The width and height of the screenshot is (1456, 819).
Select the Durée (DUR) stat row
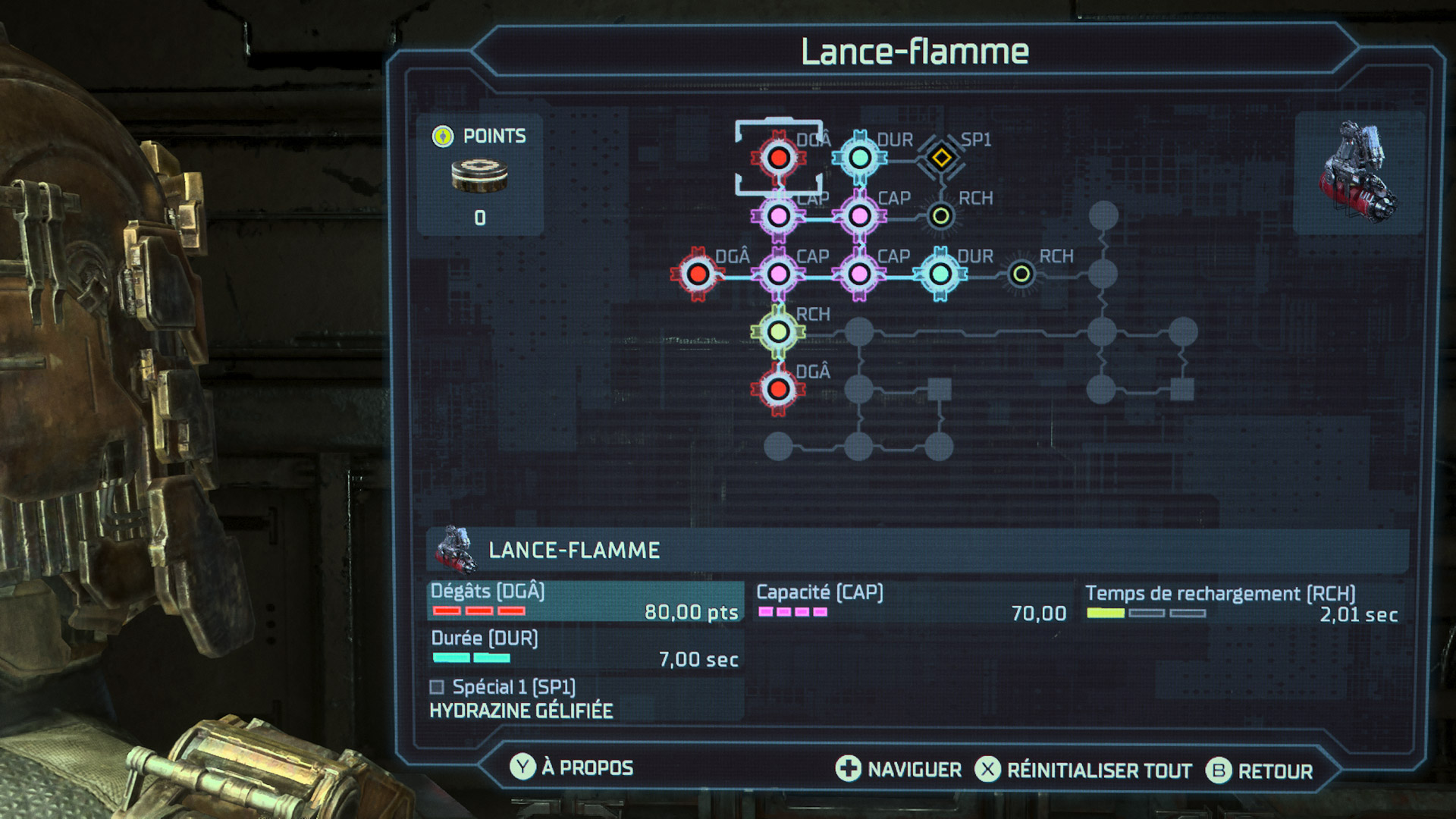coord(584,649)
